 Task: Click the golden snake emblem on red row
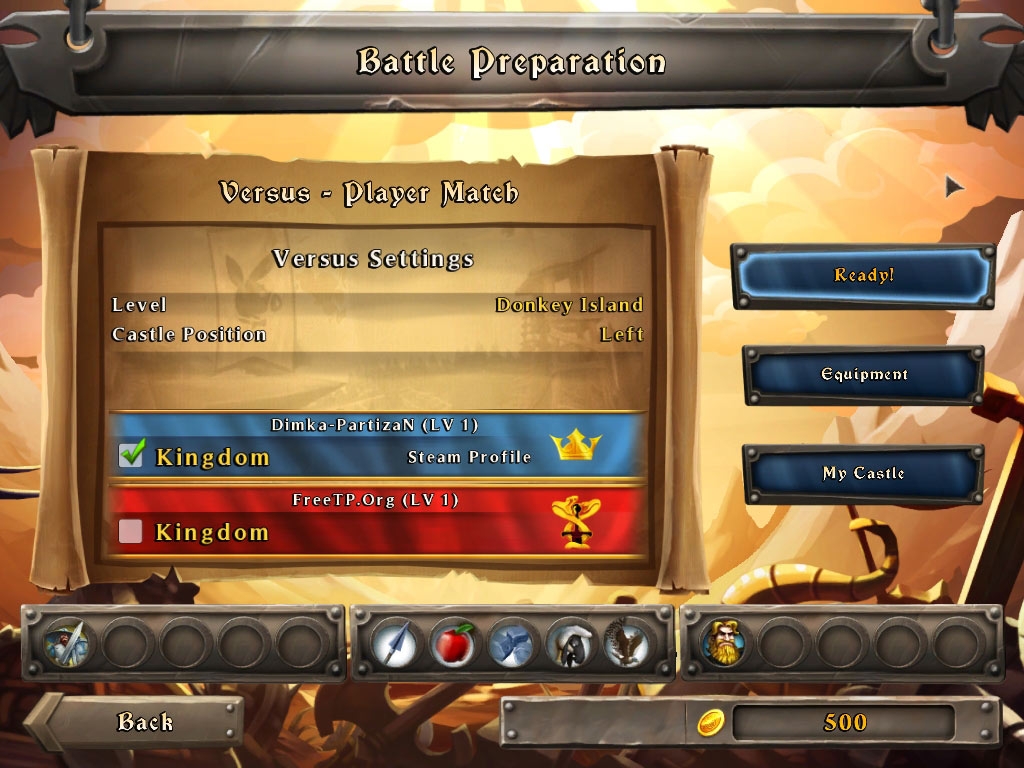574,522
